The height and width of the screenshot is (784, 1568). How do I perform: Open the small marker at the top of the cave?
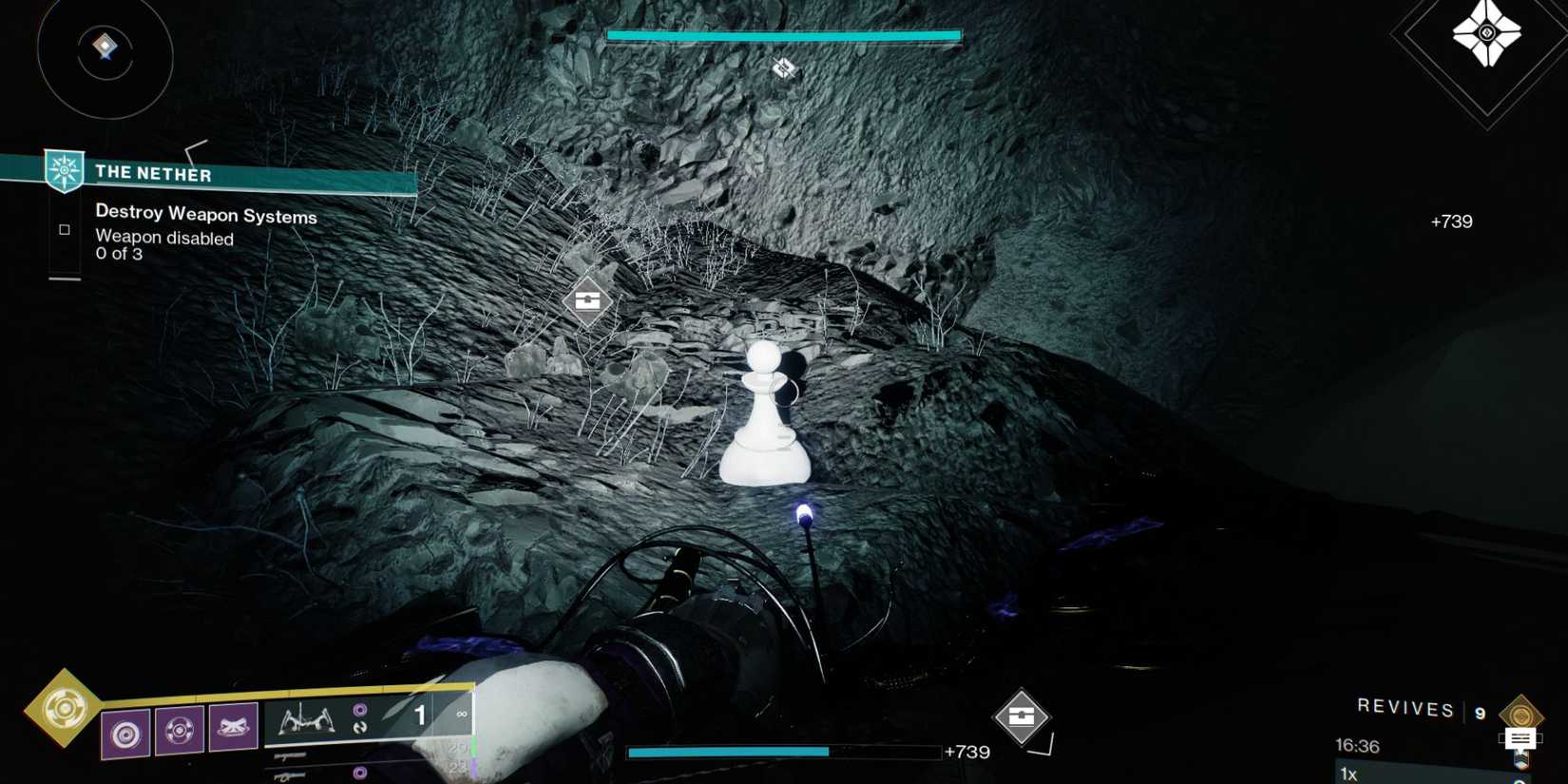(x=782, y=67)
